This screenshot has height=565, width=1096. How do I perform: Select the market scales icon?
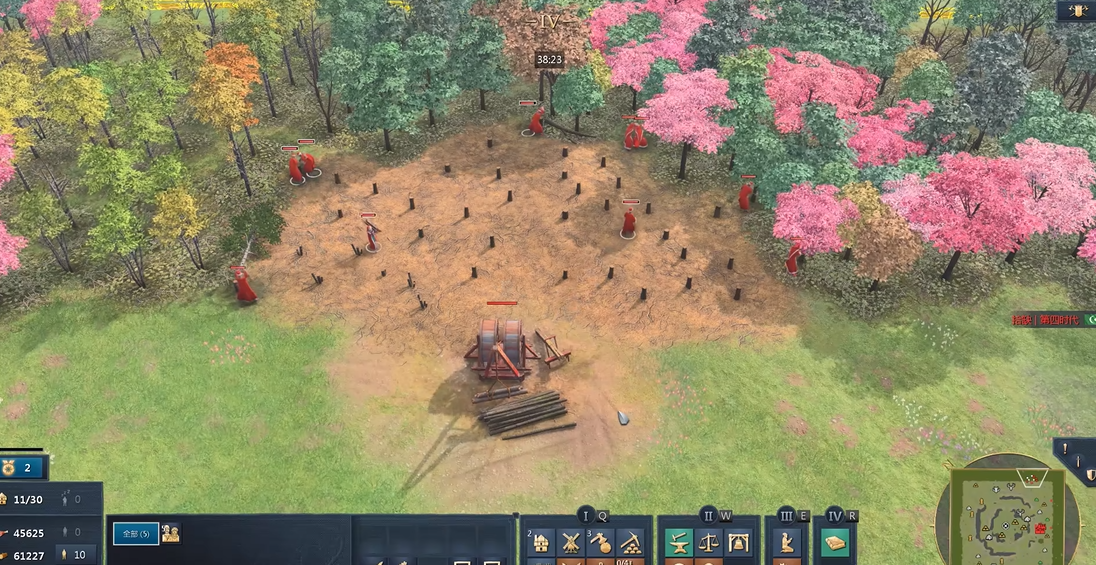click(x=709, y=543)
